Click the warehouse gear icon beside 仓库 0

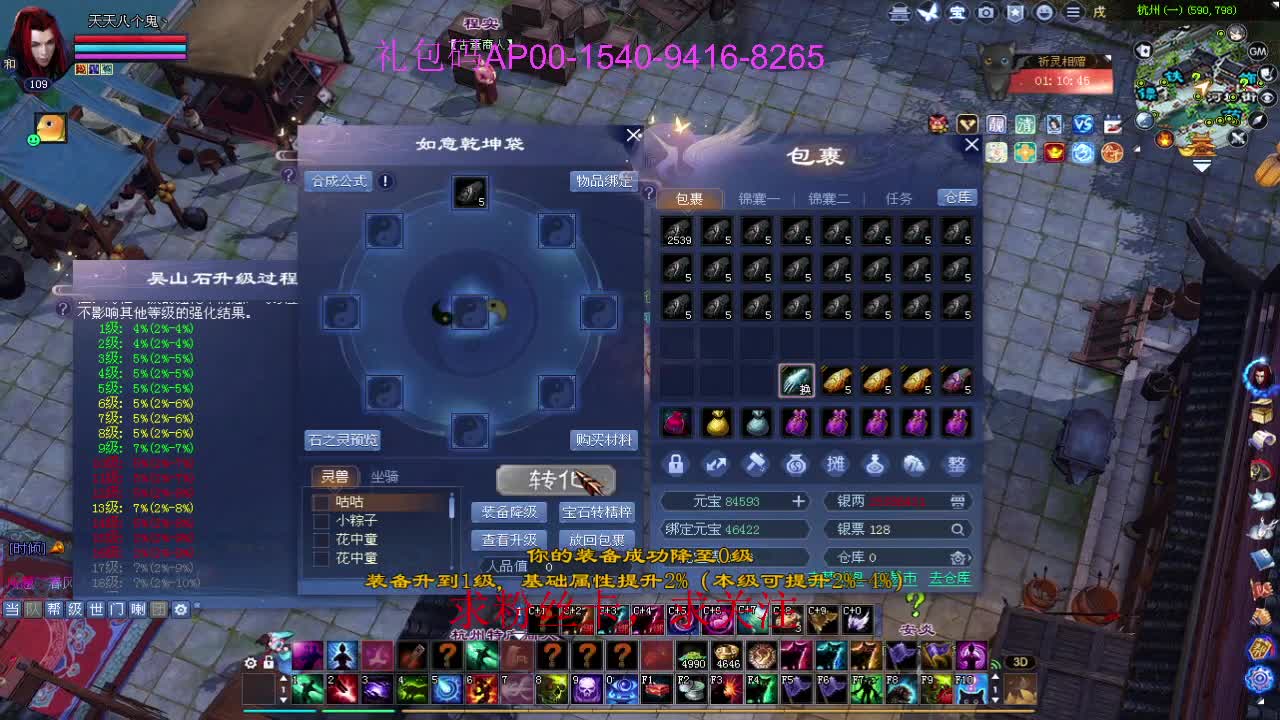[958, 558]
